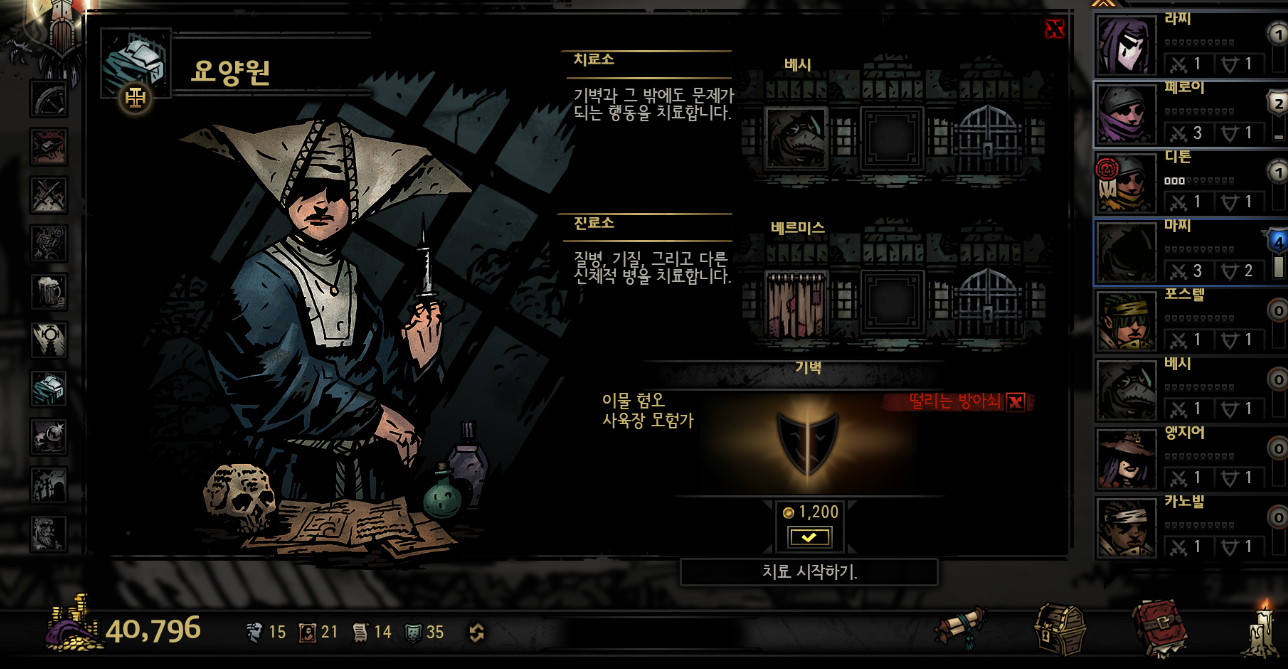
Task: Select the curtained 베르미스 medical ward slot
Action: (x=796, y=300)
